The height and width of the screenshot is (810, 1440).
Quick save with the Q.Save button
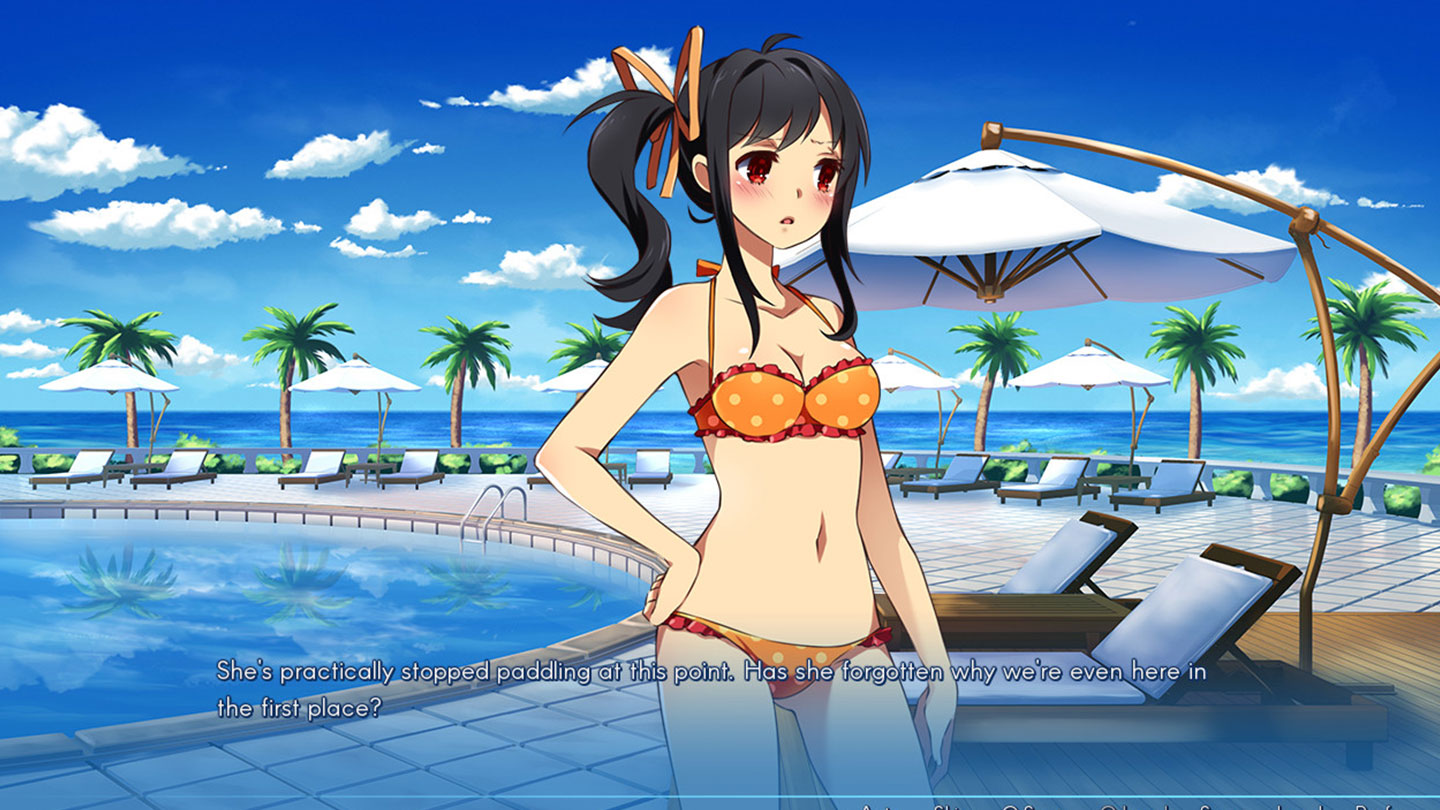tap(1030, 807)
